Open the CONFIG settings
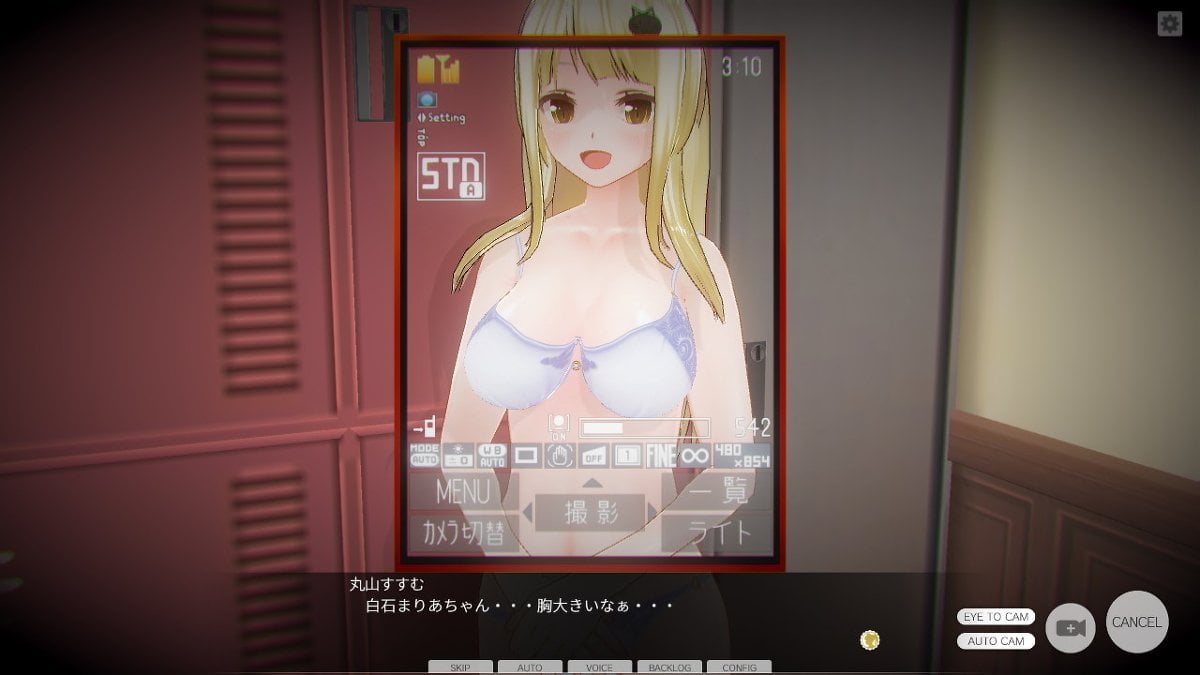This screenshot has width=1200, height=675. click(739, 667)
